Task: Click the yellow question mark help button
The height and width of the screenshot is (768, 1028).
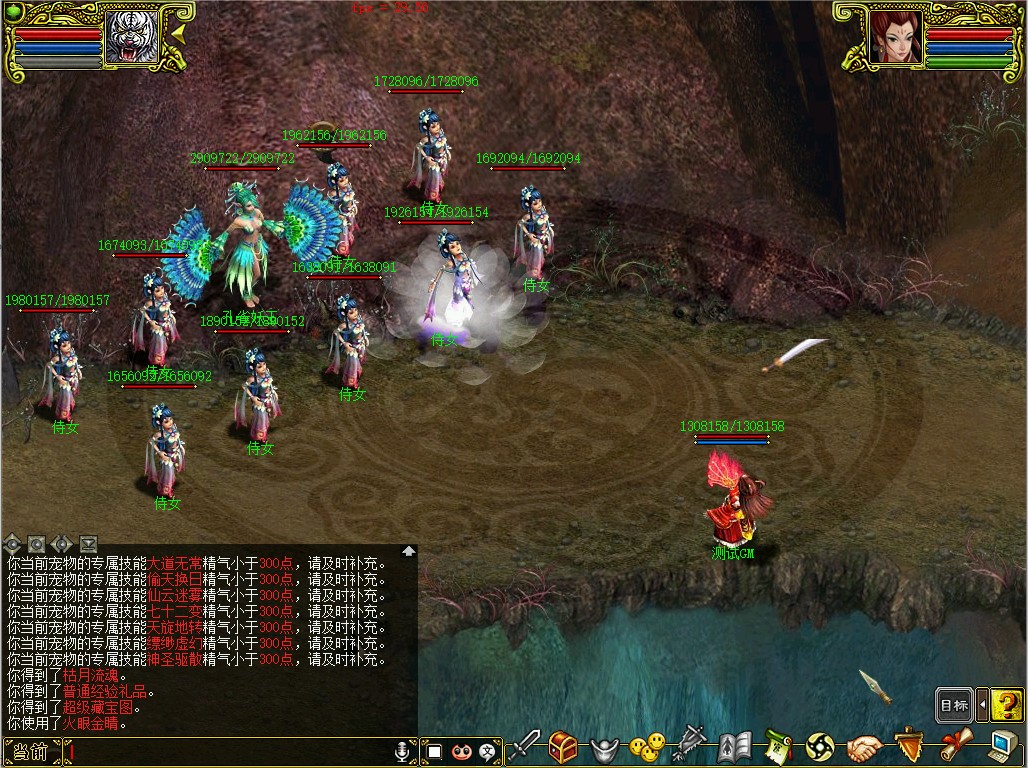Action: click(x=1007, y=705)
